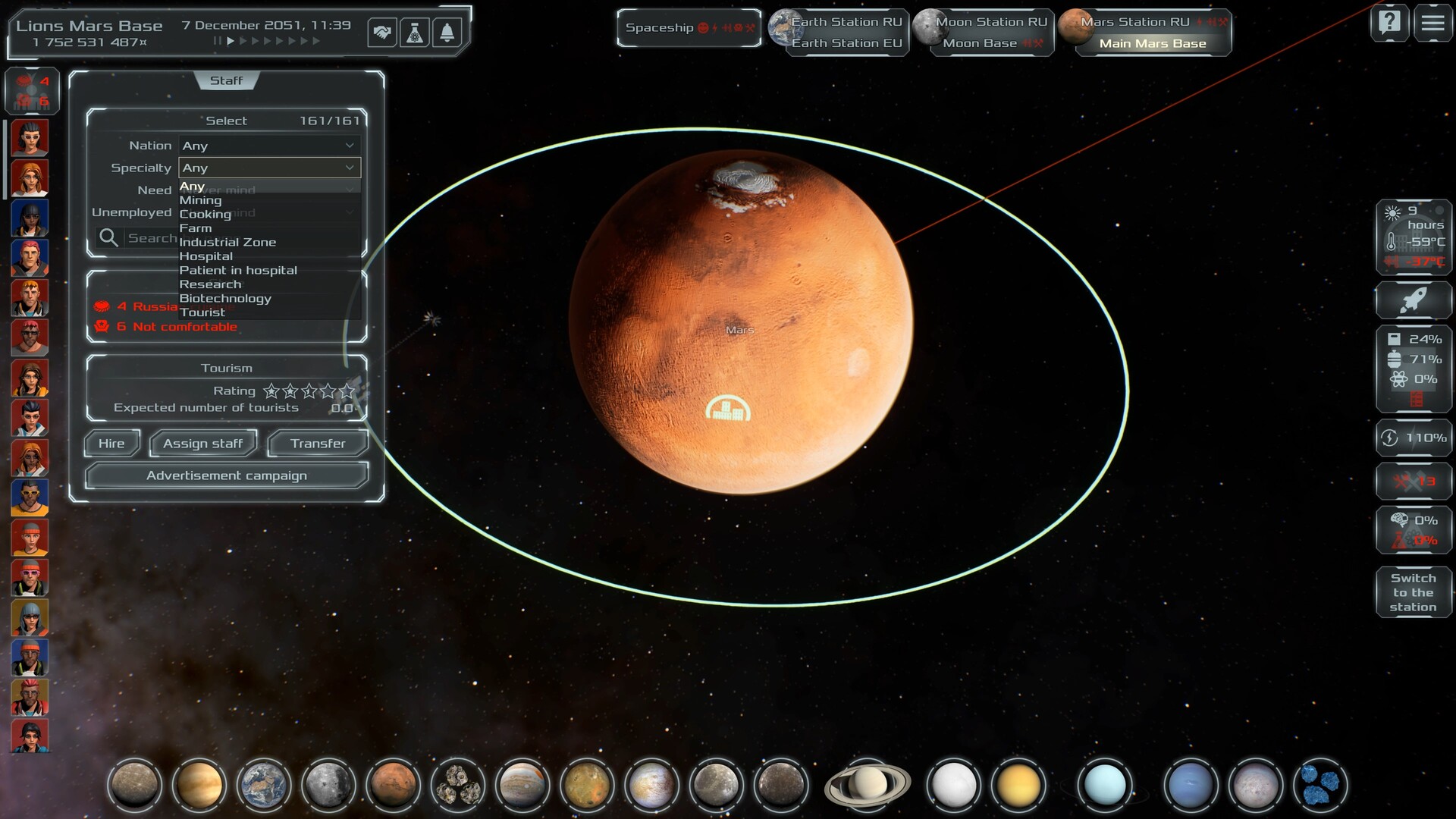Select Earth Station EU
The width and height of the screenshot is (1456, 819).
pyautogui.click(x=847, y=43)
